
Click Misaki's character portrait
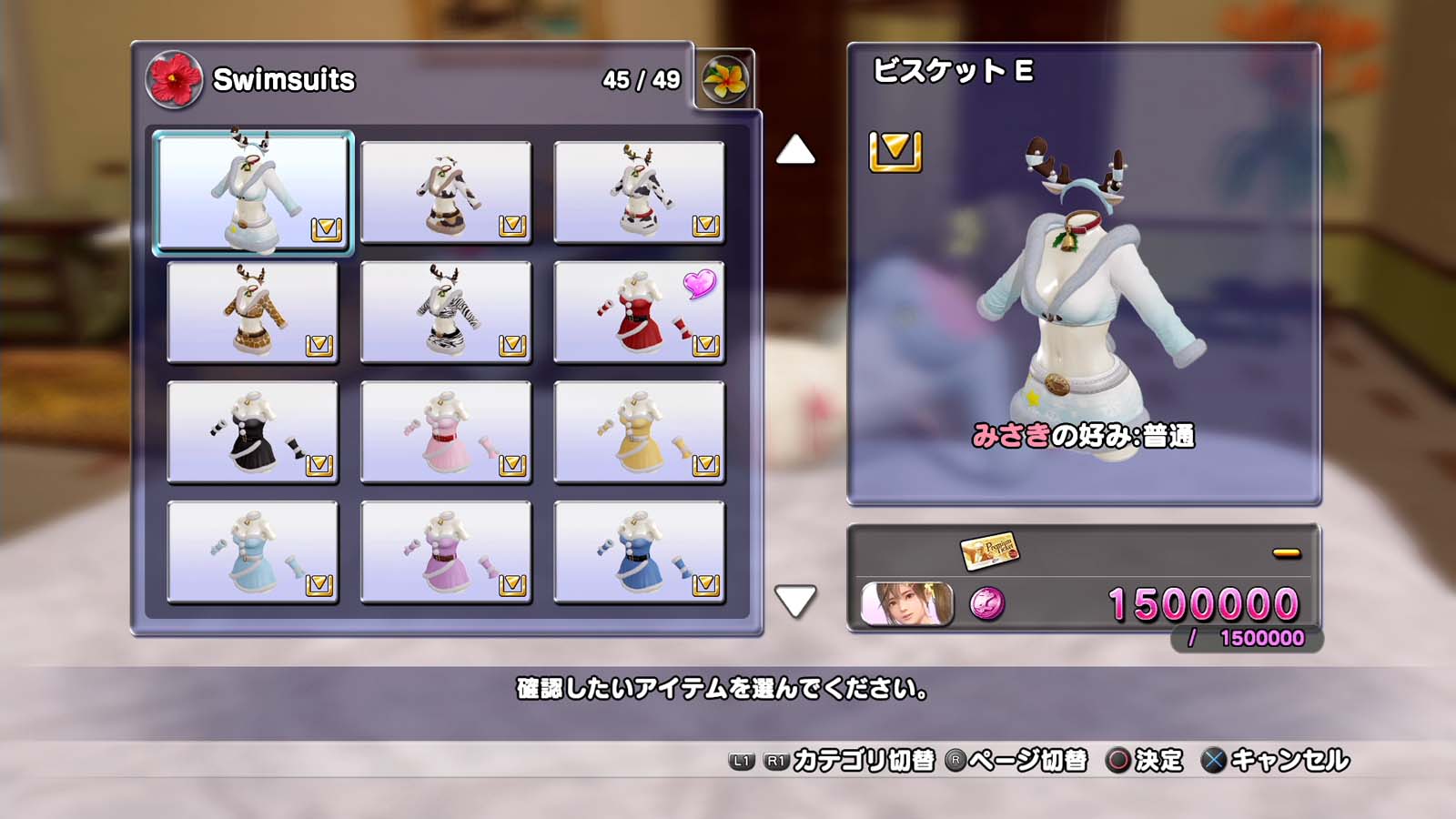click(907, 604)
